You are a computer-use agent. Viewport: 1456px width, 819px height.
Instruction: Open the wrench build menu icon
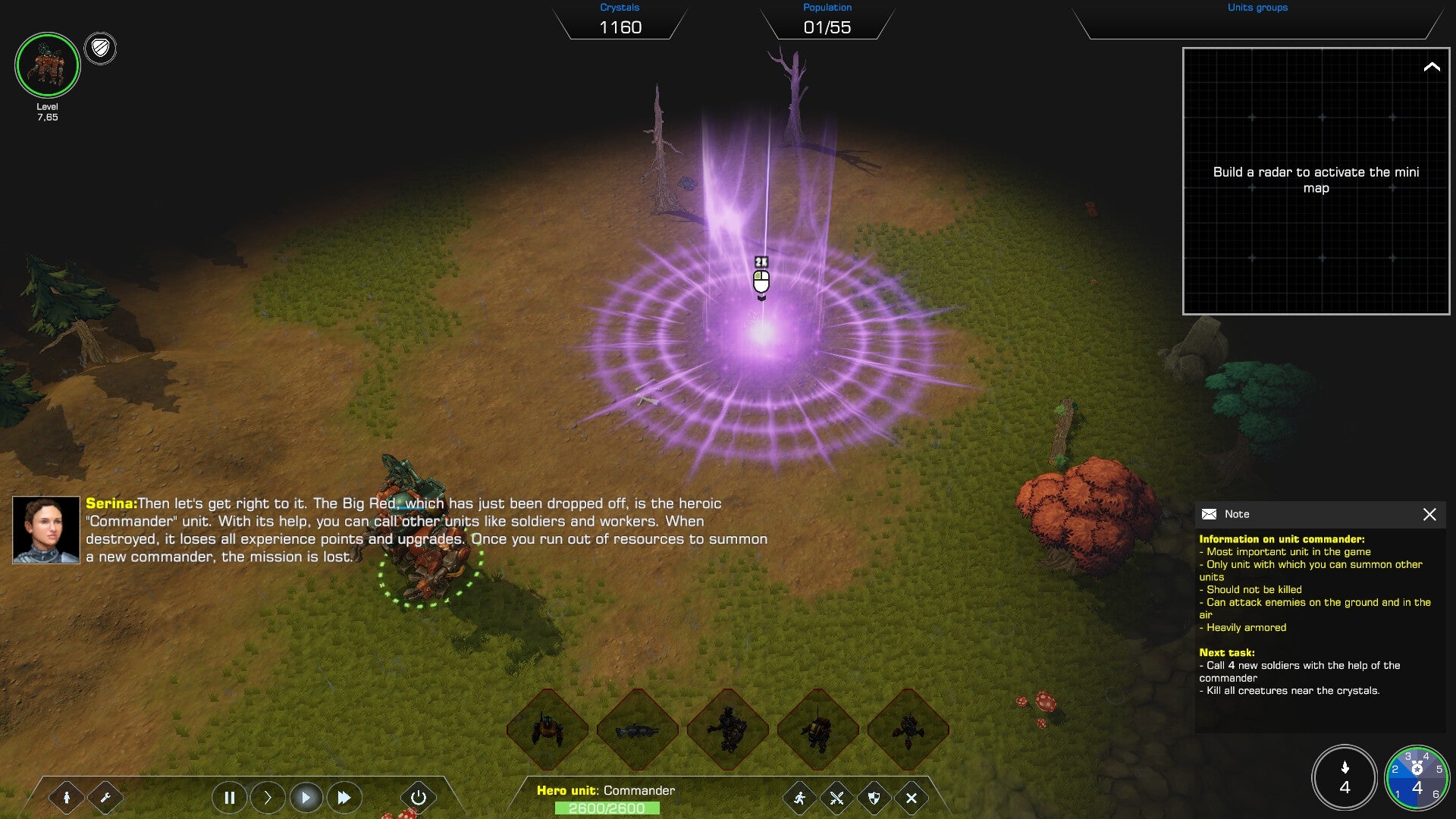[107, 798]
